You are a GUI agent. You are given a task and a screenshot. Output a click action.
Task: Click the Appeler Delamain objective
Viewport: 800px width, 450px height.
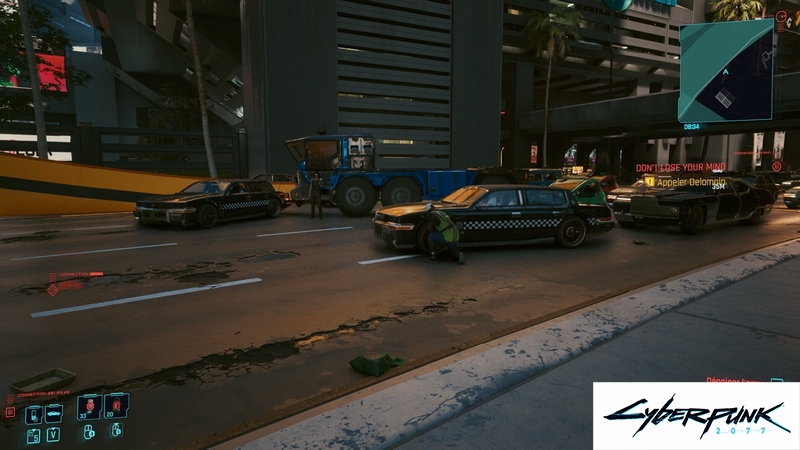pos(692,182)
